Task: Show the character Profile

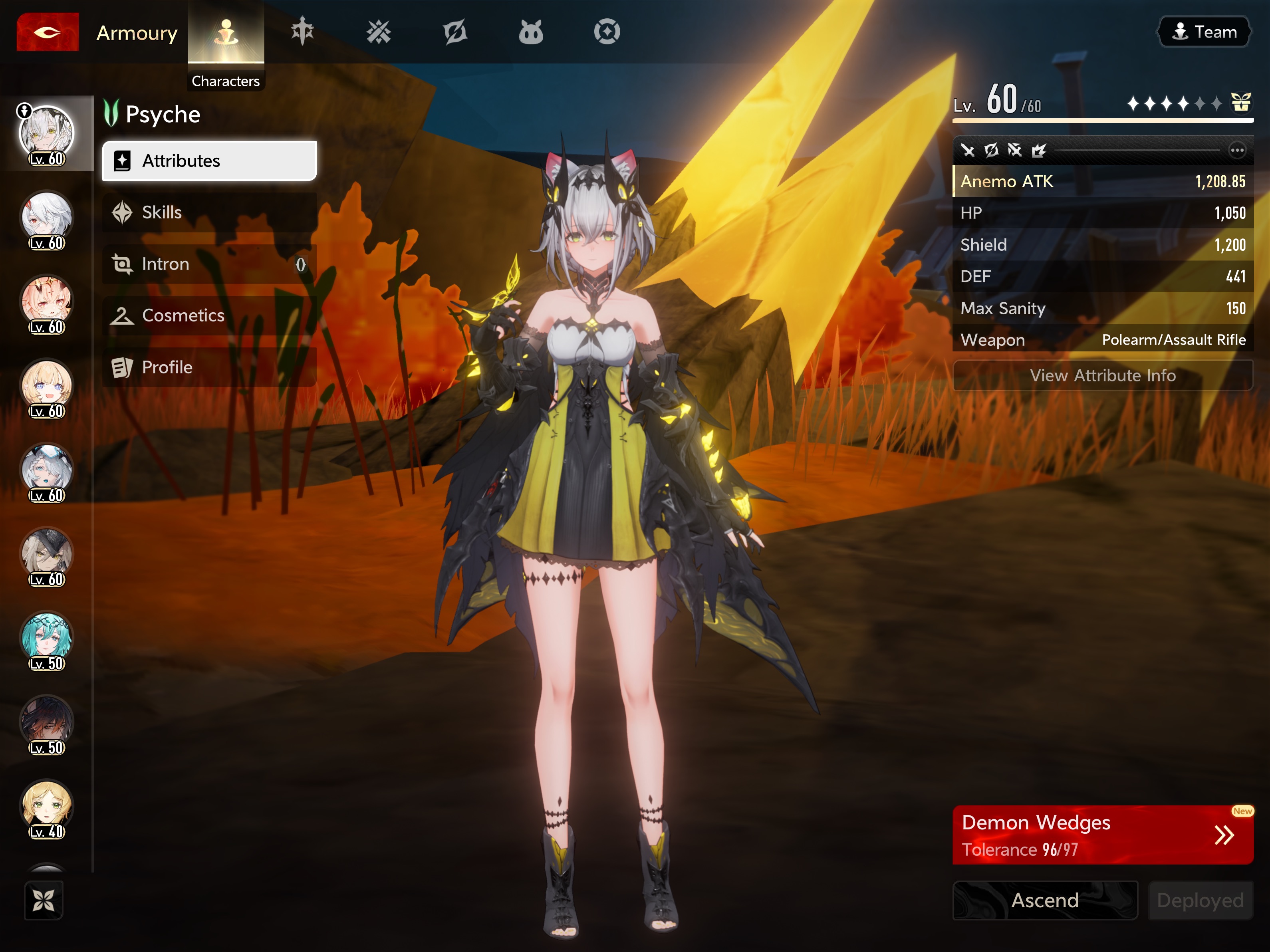Action: click(x=209, y=367)
